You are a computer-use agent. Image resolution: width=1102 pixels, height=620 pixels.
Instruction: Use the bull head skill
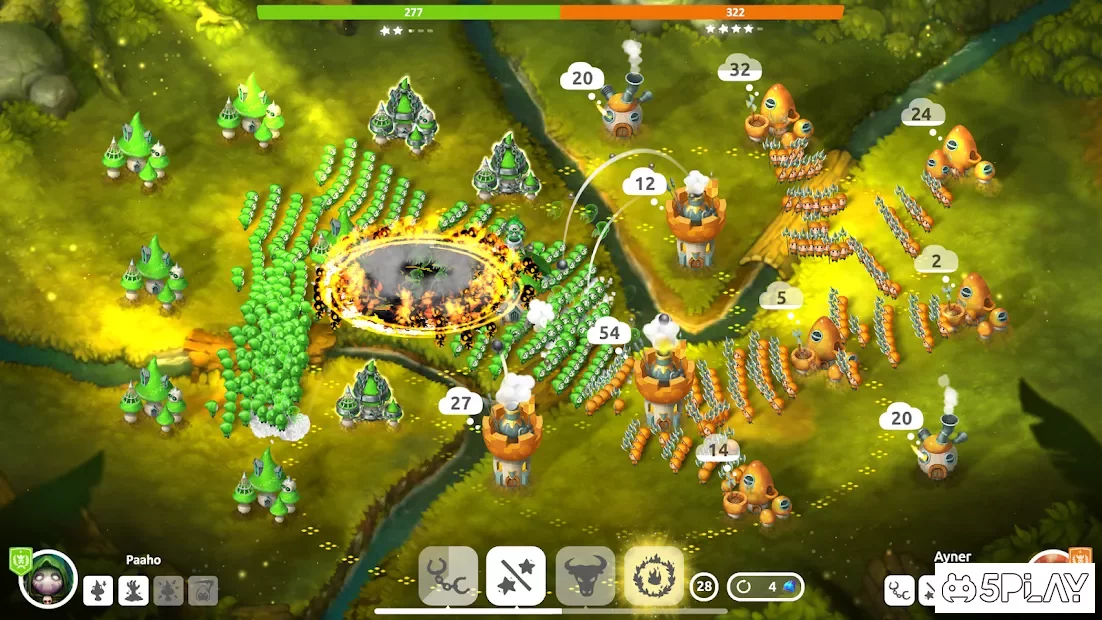[585, 576]
